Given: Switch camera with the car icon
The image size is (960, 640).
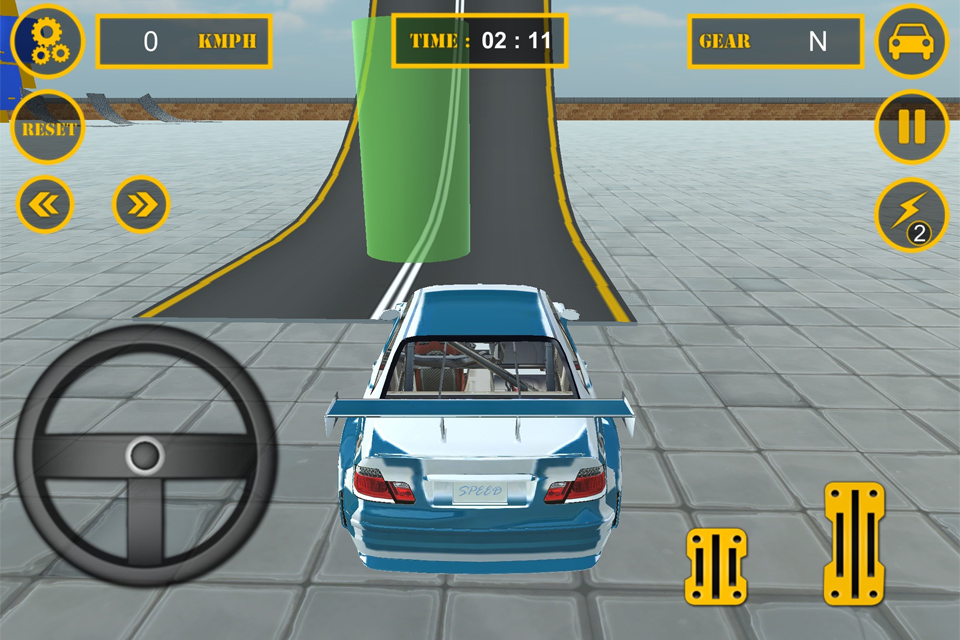Looking at the screenshot, I should click(911, 41).
